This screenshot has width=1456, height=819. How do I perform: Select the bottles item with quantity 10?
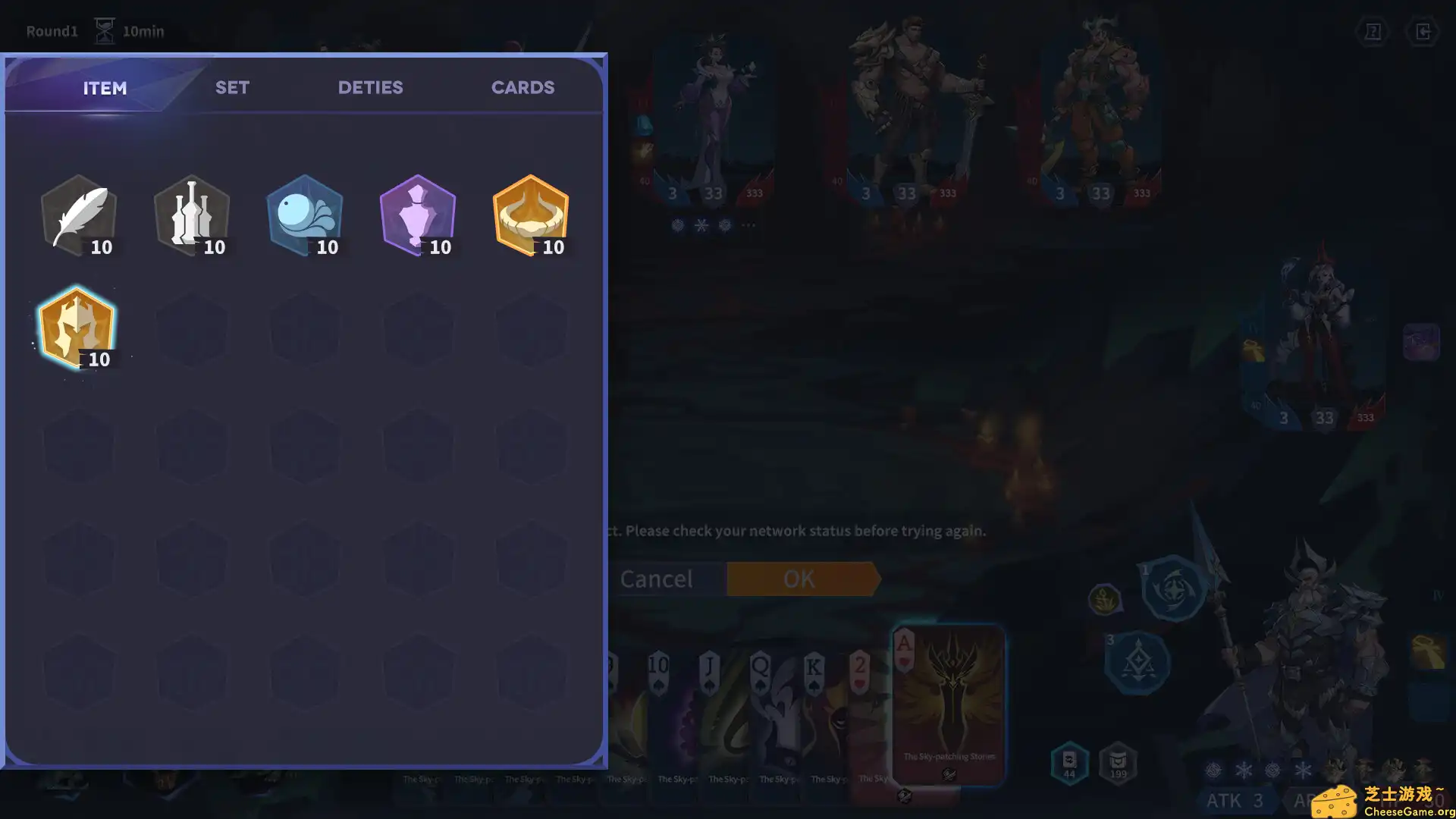tap(191, 215)
